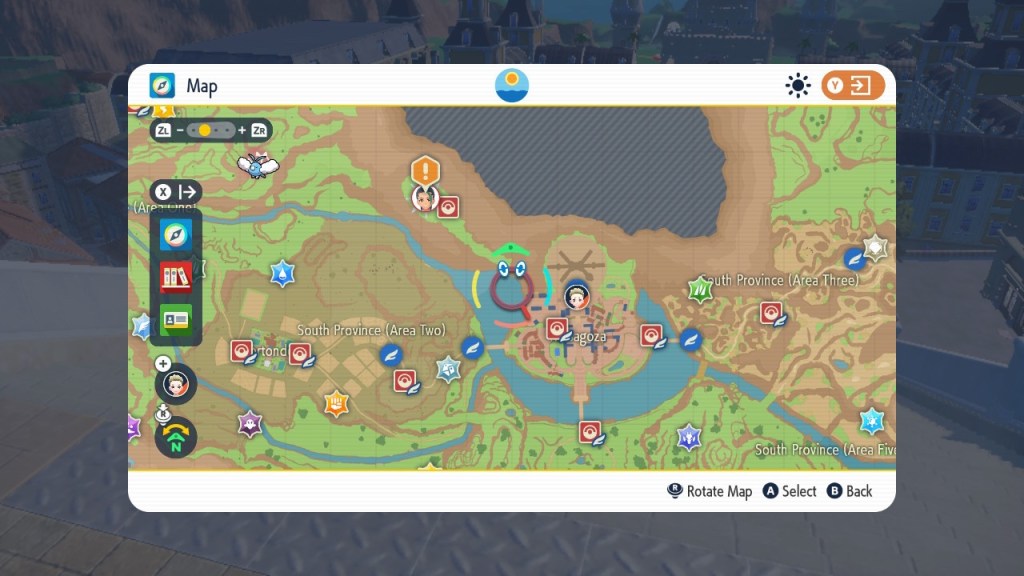The height and width of the screenshot is (576, 1024).
Task: Select the white Tera Raid crystal
Action: pyautogui.click(x=876, y=247)
